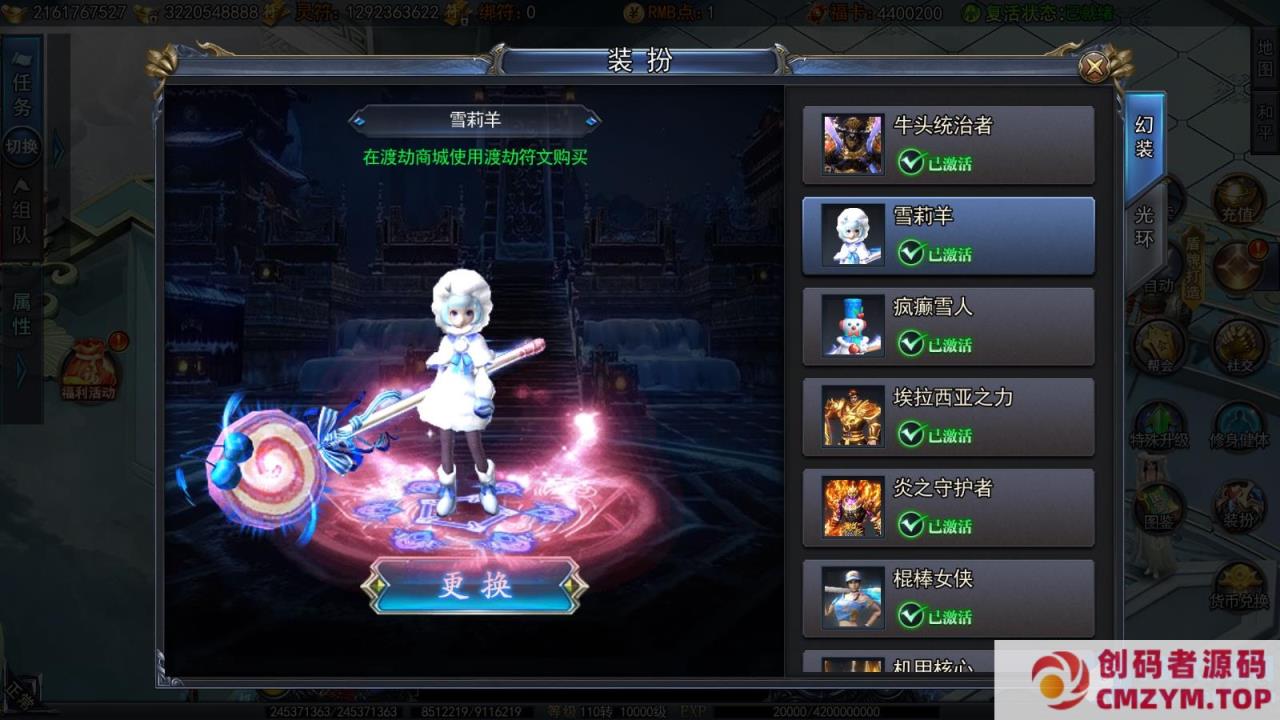
Task: Close the 装扮 costume window
Action: click(1095, 67)
